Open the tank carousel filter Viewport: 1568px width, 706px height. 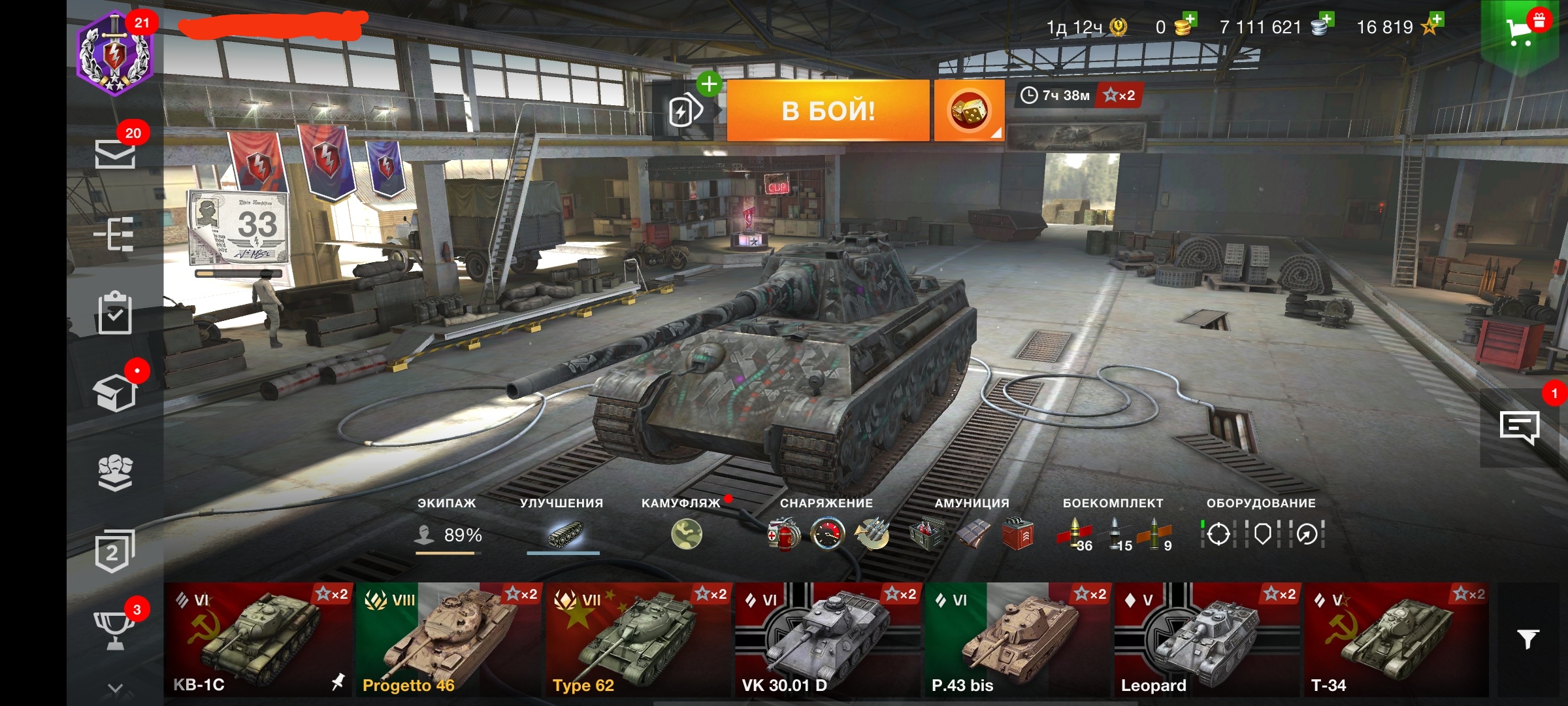tap(1527, 639)
